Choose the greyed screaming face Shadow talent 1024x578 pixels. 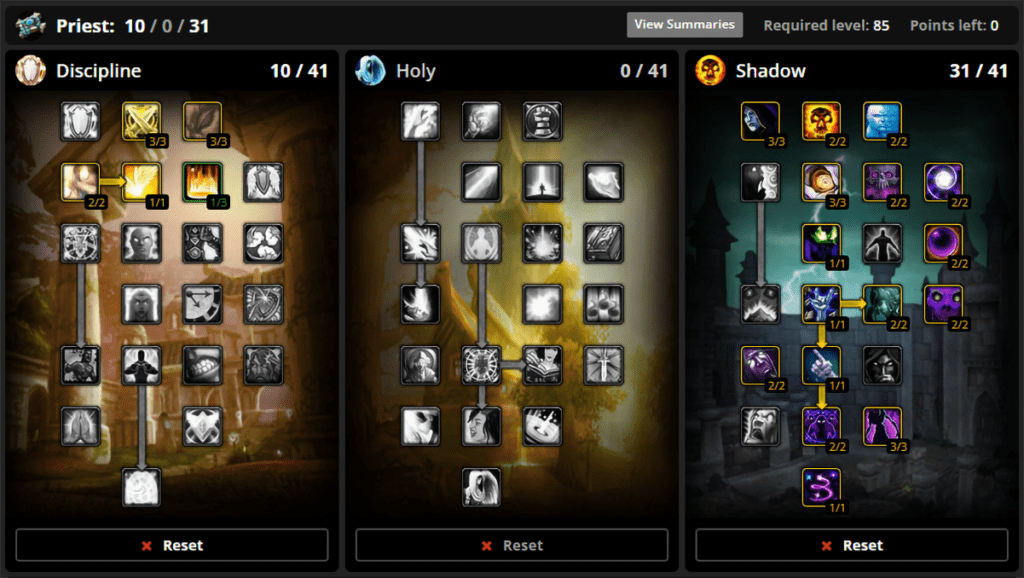(761, 426)
